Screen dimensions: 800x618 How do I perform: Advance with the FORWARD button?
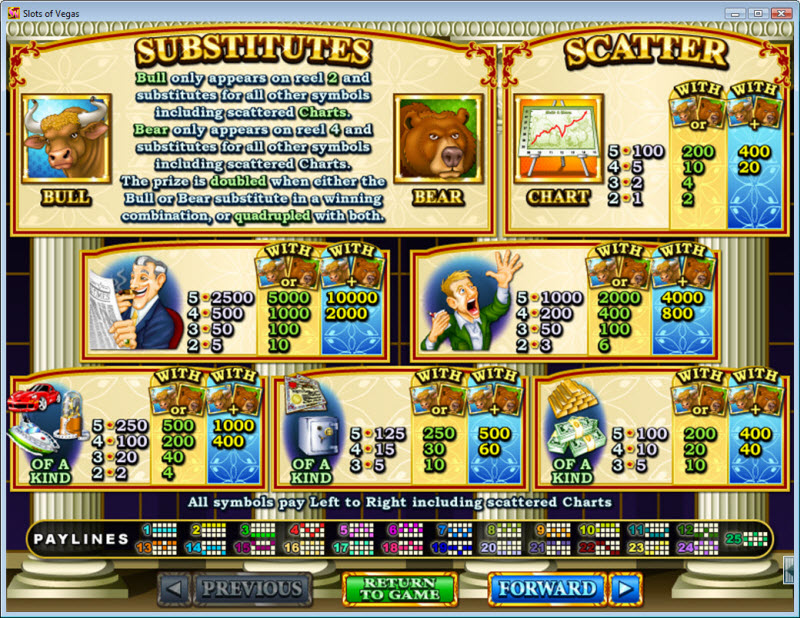[546, 589]
